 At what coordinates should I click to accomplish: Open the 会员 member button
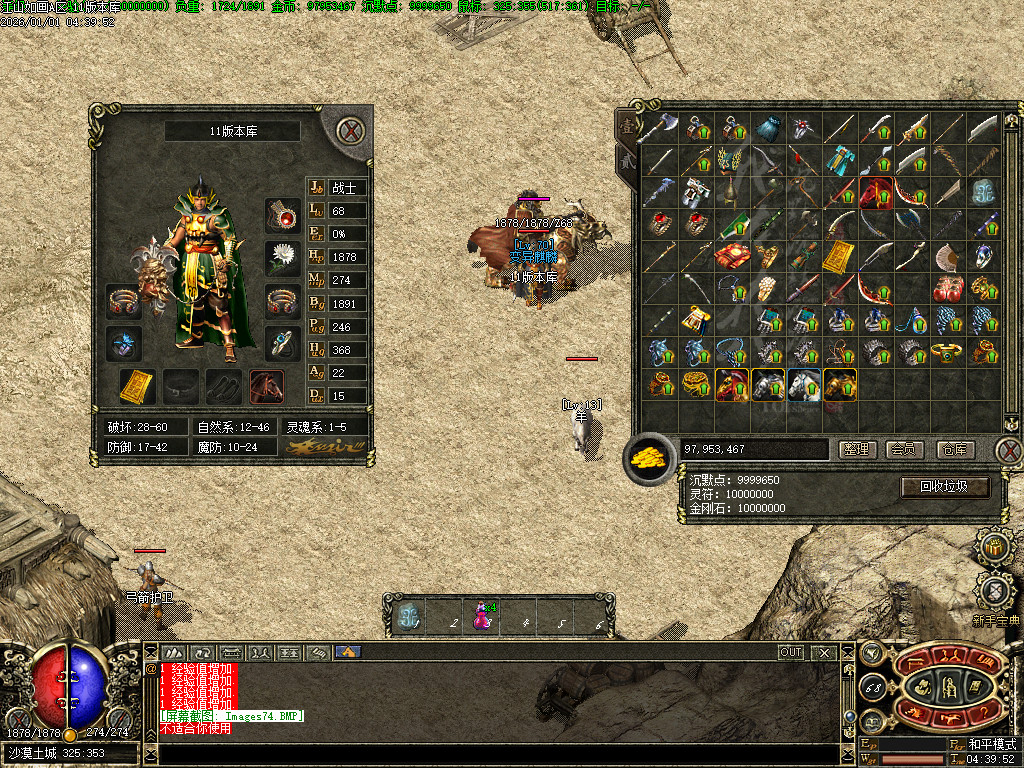(x=905, y=450)
